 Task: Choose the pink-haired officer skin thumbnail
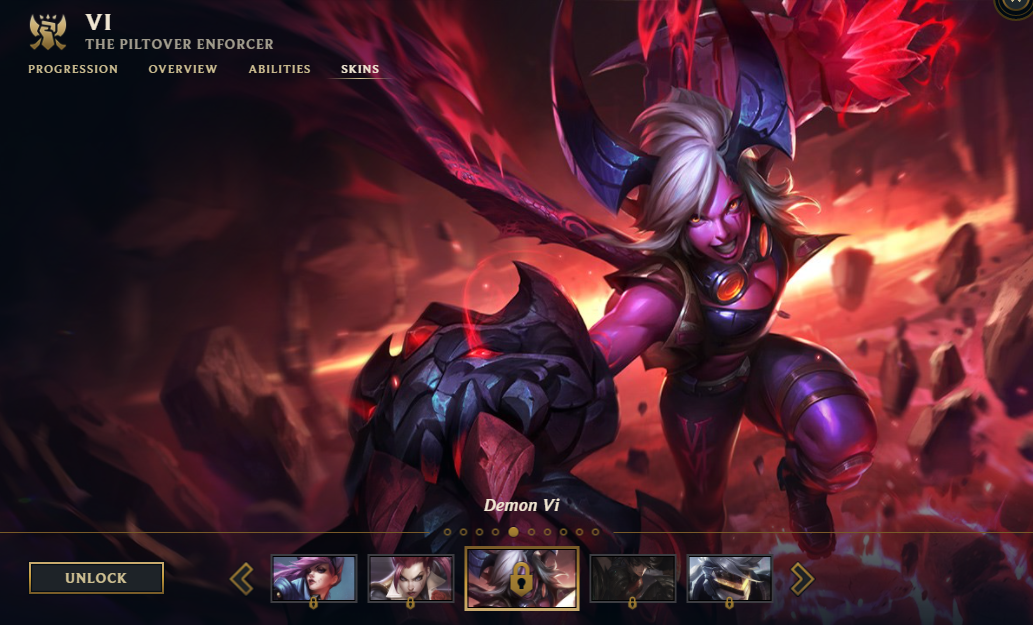[314, 578]
